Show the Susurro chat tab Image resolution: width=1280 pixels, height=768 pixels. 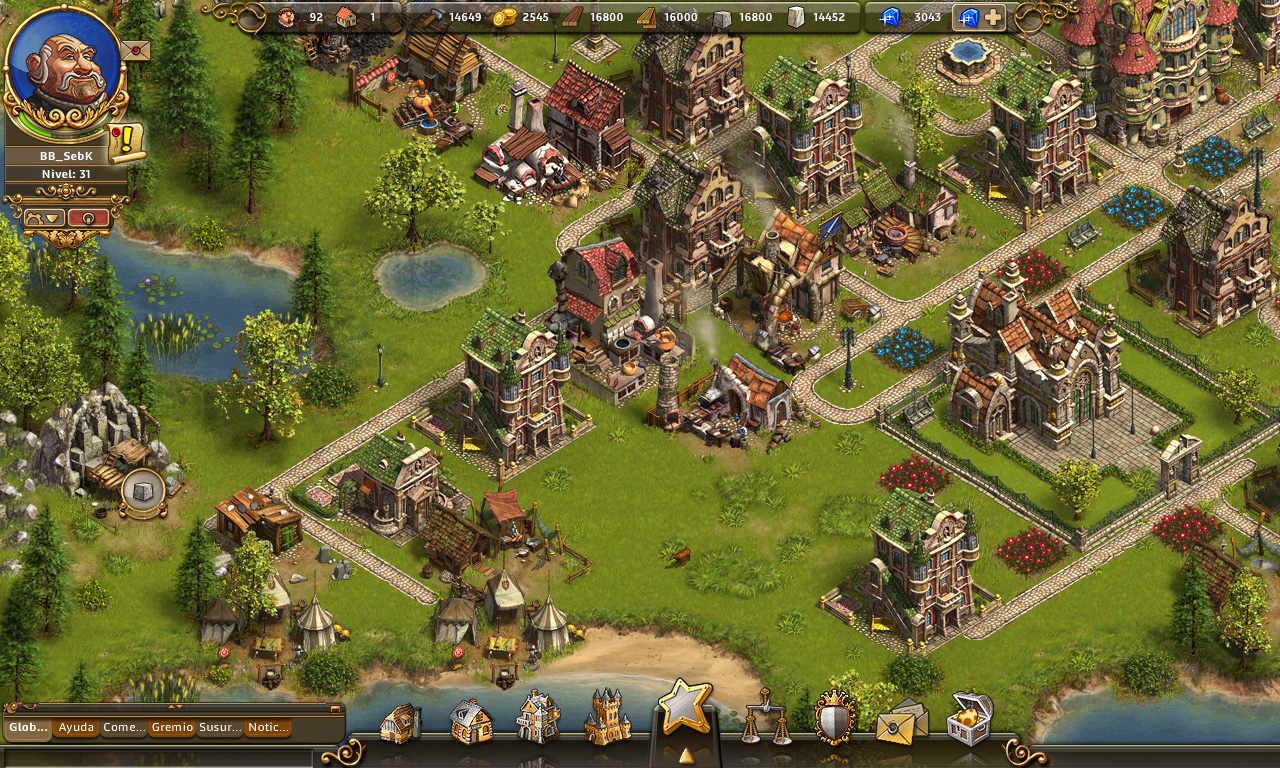click(x=220, y=728)
